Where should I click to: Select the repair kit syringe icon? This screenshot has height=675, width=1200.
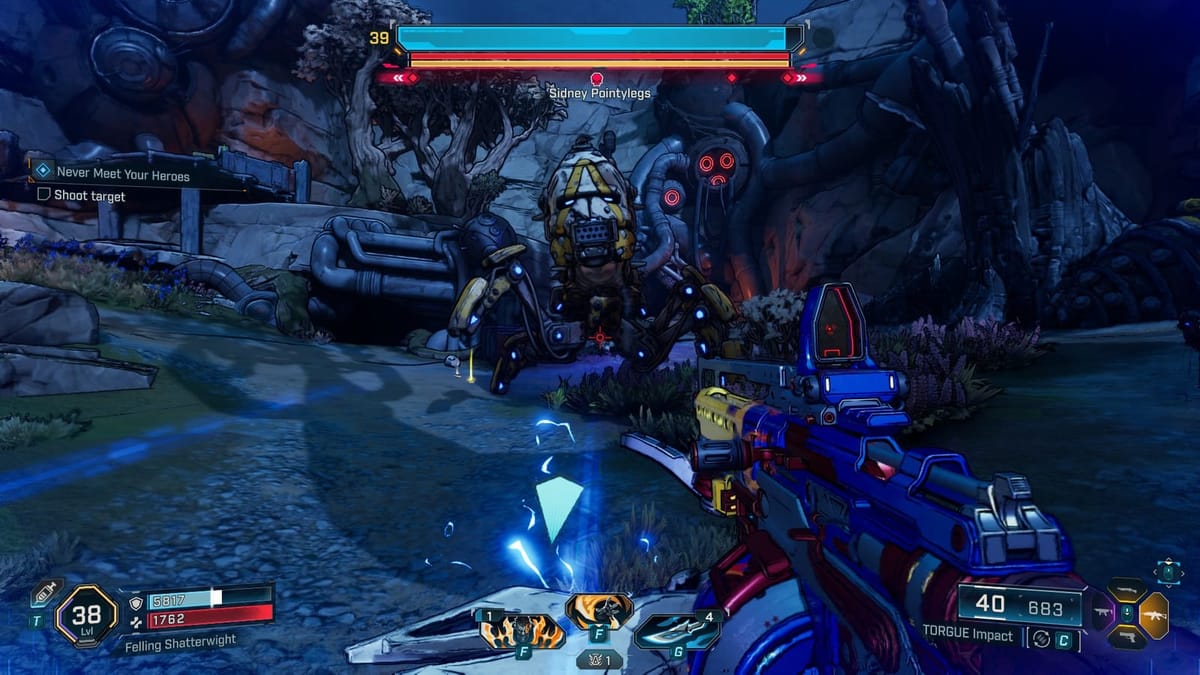point(41,592)
